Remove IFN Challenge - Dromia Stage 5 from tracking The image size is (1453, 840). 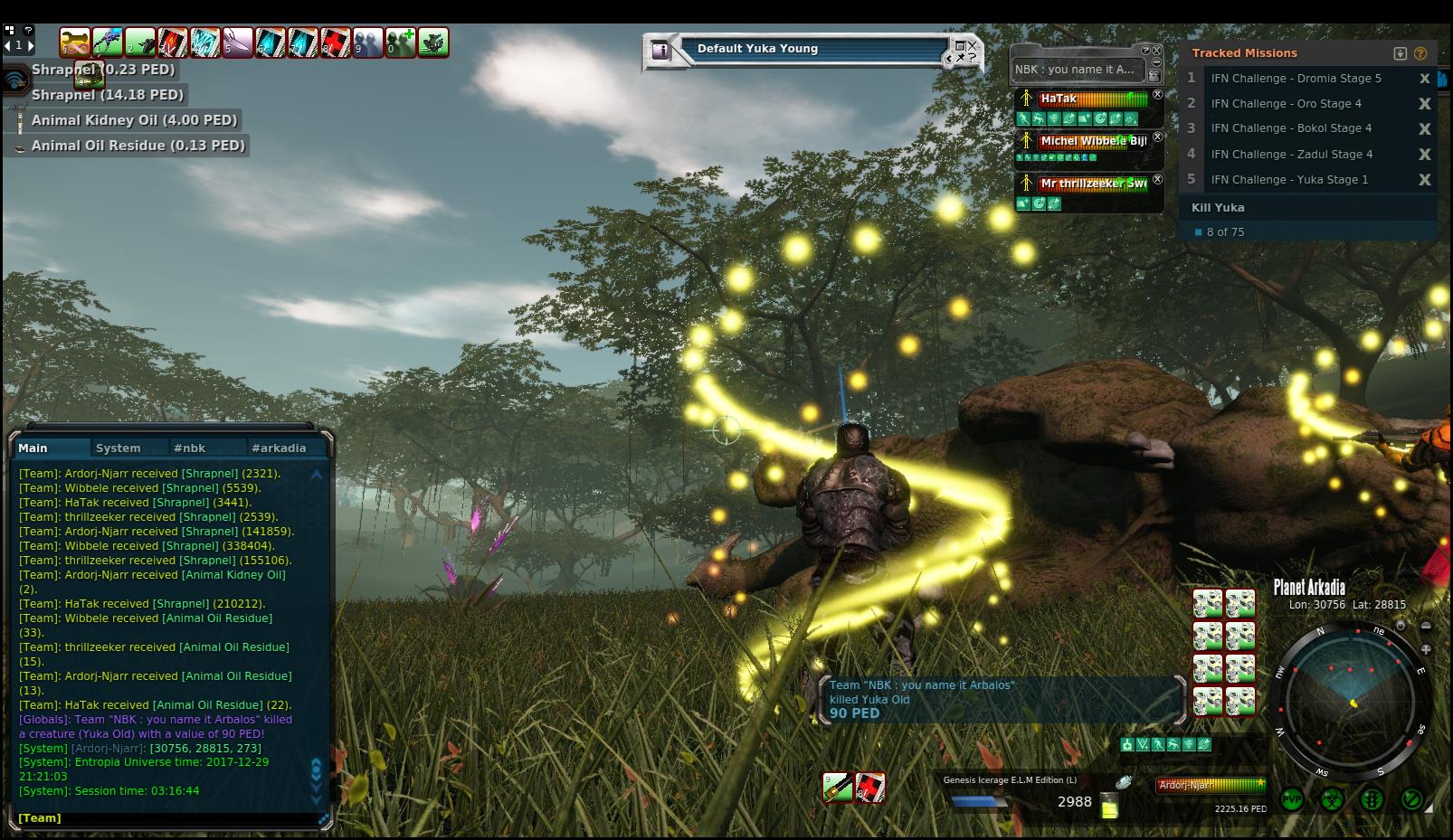coord(1424,79)
